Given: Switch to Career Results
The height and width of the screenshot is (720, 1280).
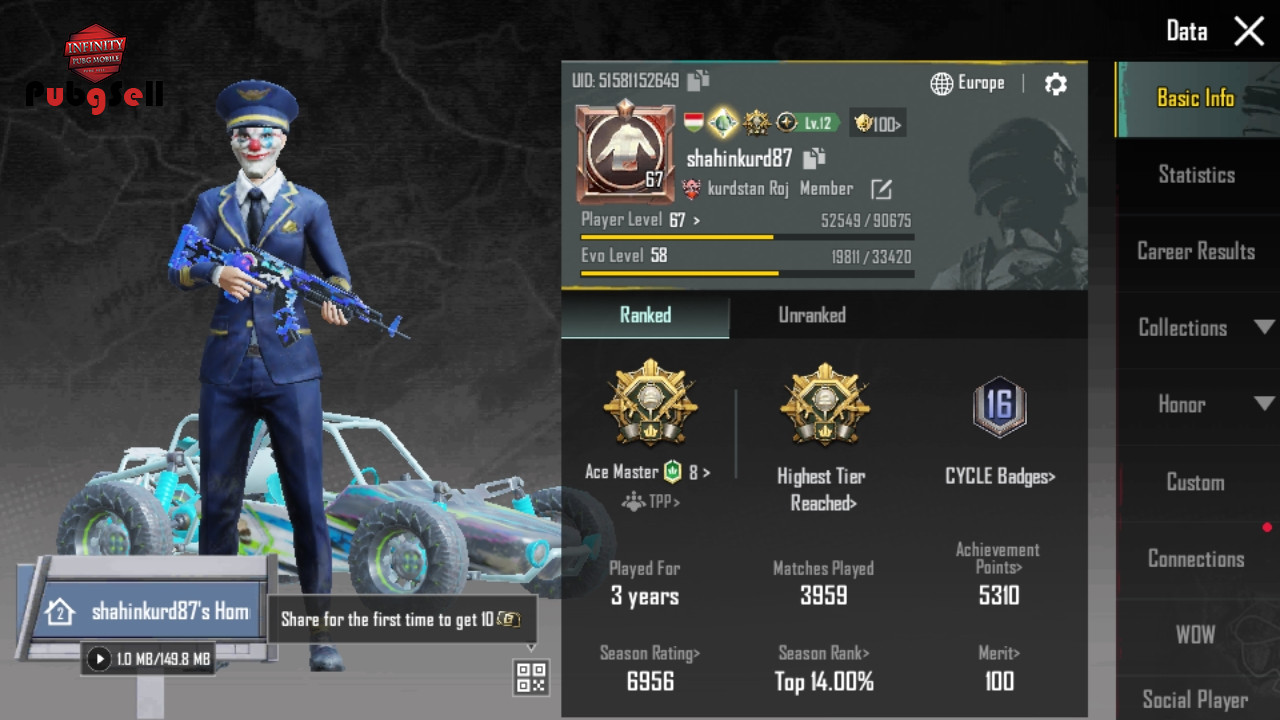Looking at the screenshot, I should coord(1196,251).
